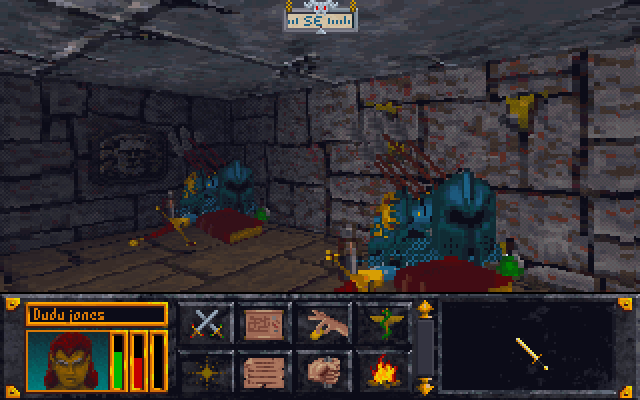
Task: Click the up arrow of the scroll bar
Action: [x=425, y=309]
